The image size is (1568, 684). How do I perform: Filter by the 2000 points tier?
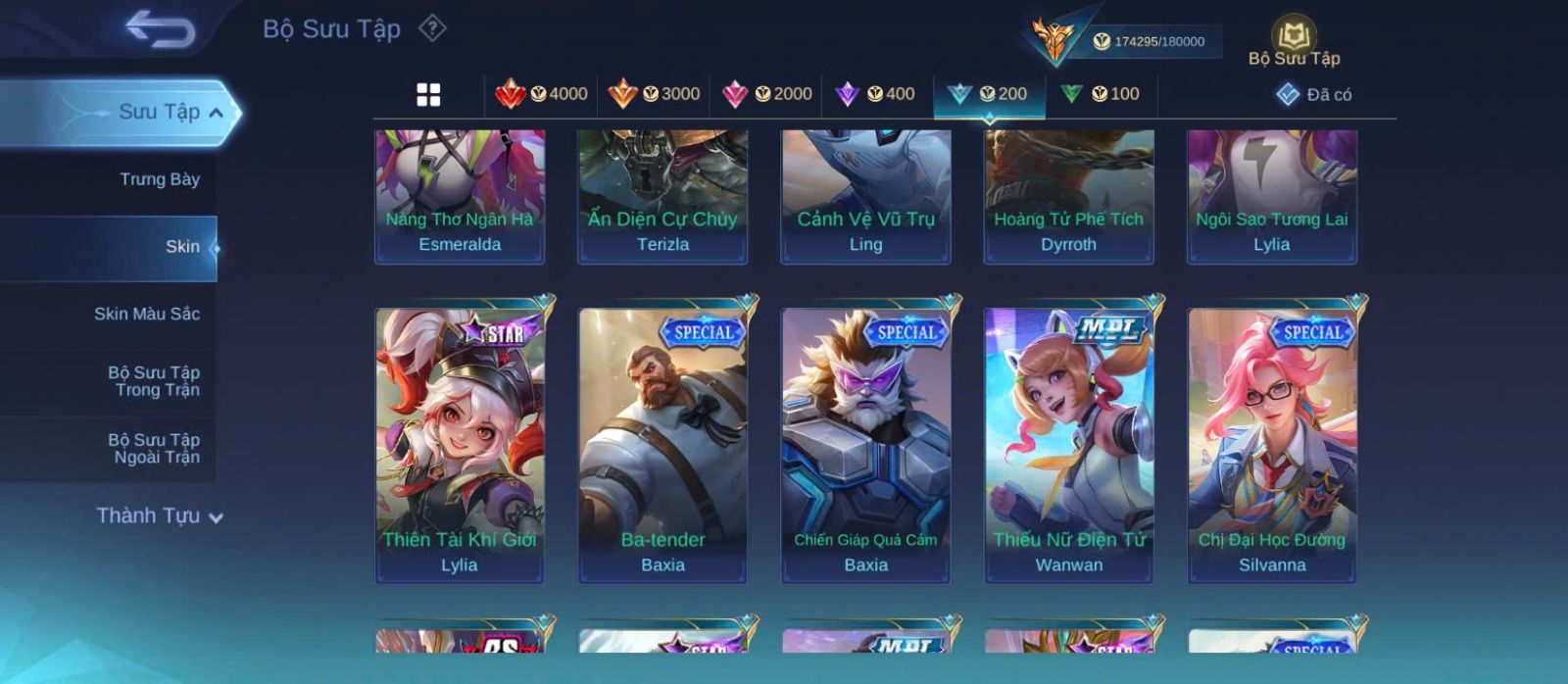pyautogui.click(x=766, y=94)
